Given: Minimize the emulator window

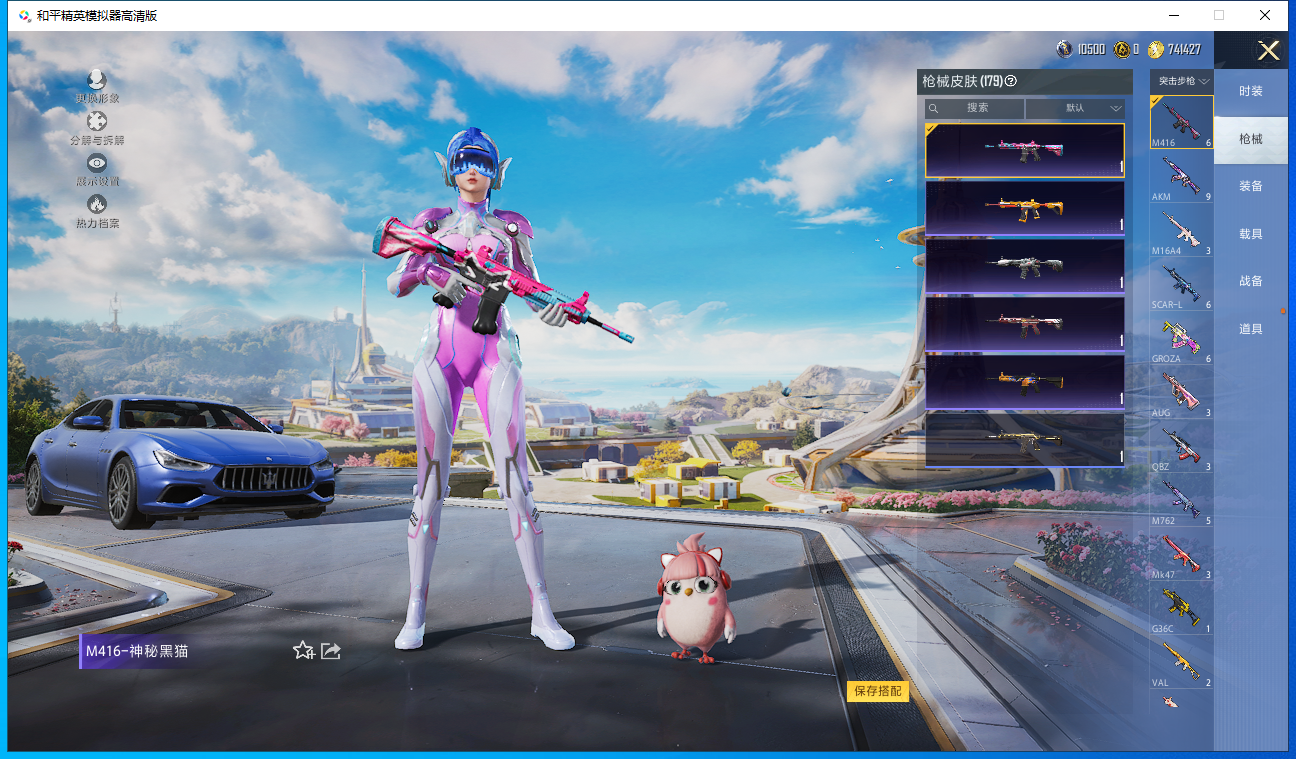Looking at the screenshot, I should [x=1173, y=15].
